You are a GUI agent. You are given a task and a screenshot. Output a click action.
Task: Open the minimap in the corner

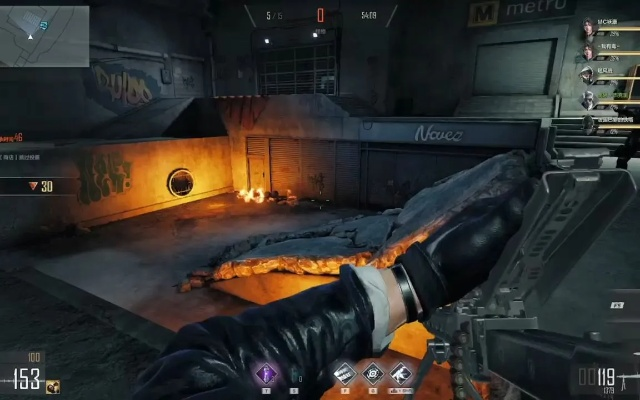coord(44,34)
